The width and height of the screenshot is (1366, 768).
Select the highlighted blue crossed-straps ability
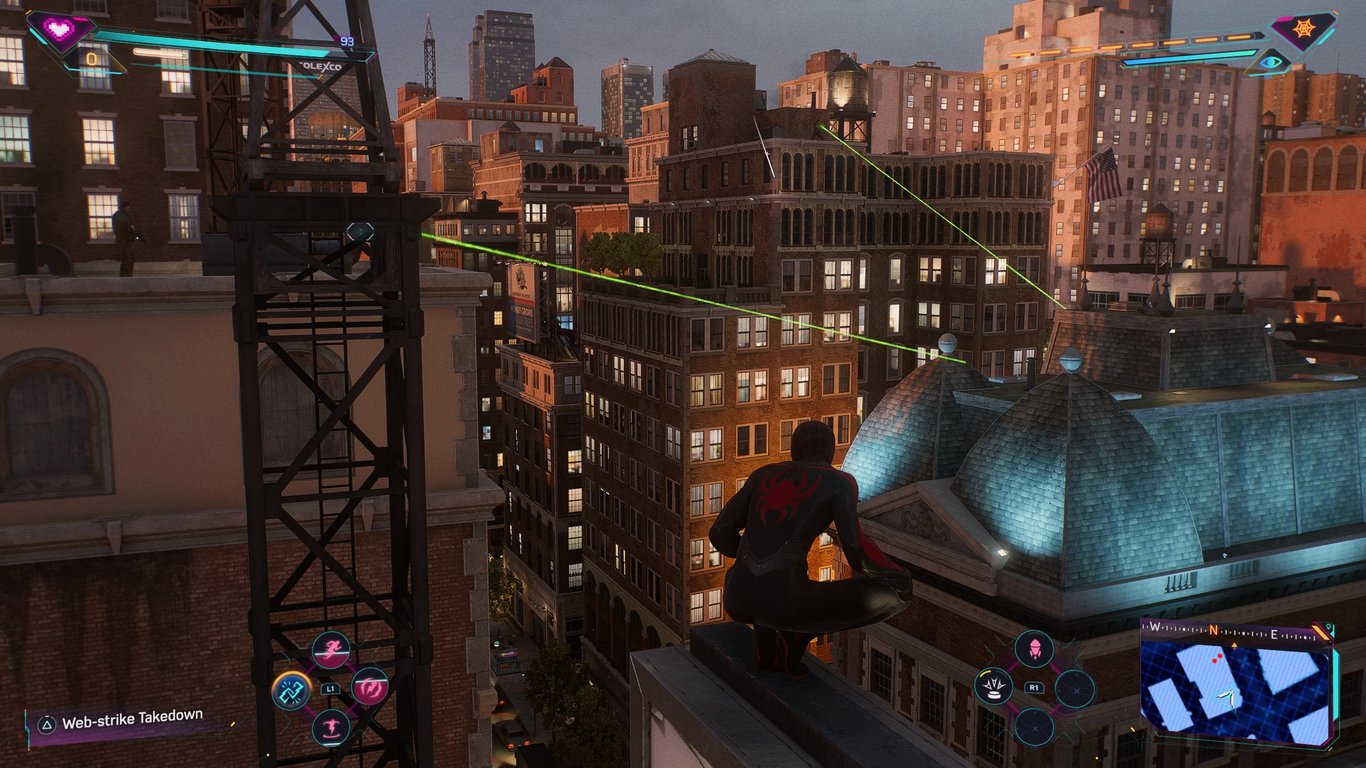(292, 689)
